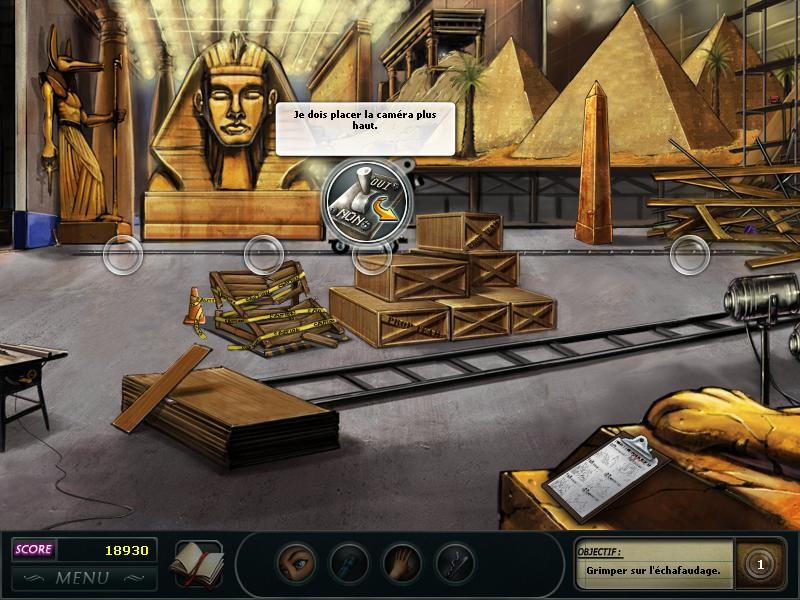This screenshot has width=800, height=600.
Task: Click the Objectif panel text
Action: [654, 571]
